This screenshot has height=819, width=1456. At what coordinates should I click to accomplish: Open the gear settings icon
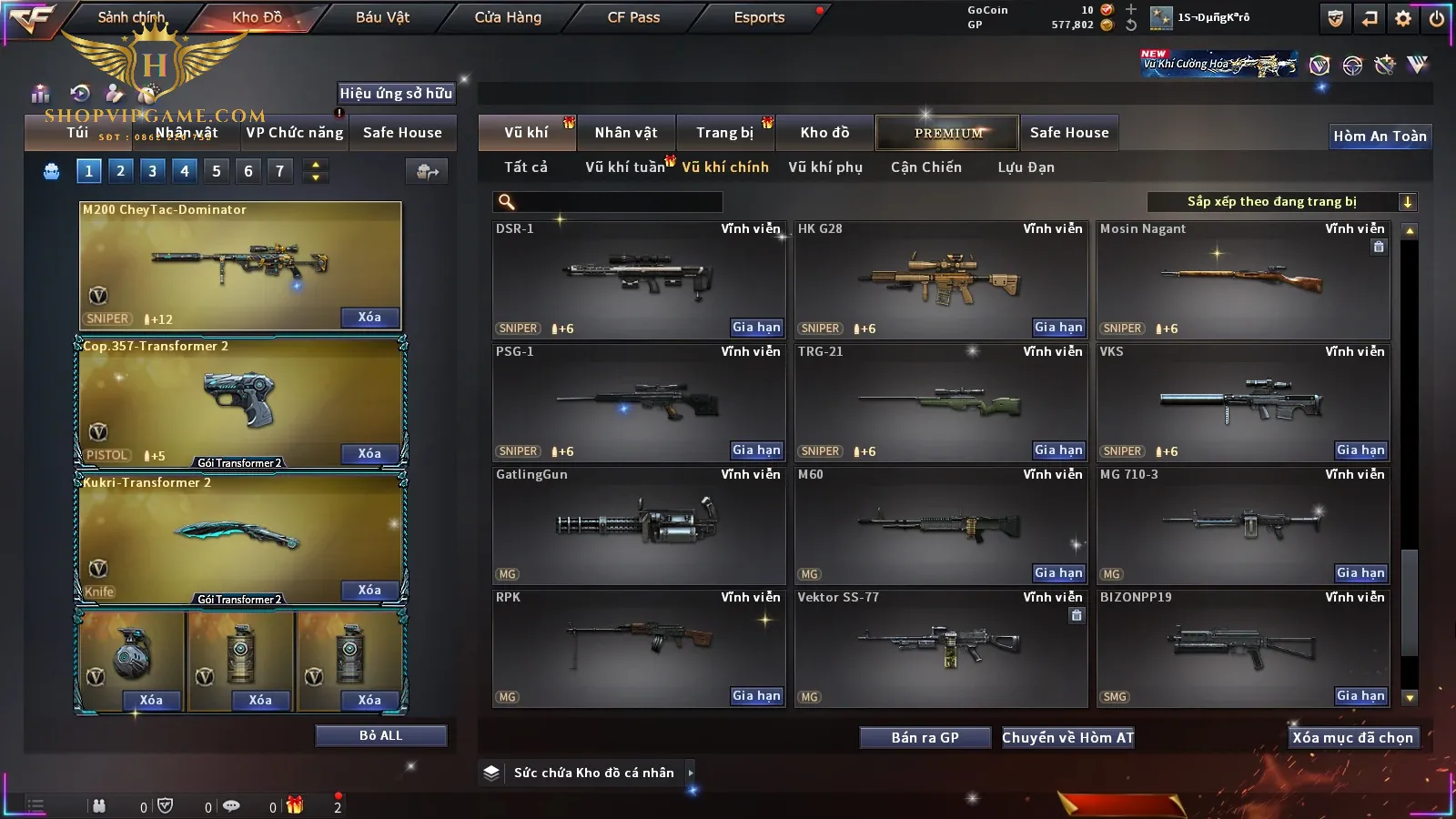coord(1403,18)
